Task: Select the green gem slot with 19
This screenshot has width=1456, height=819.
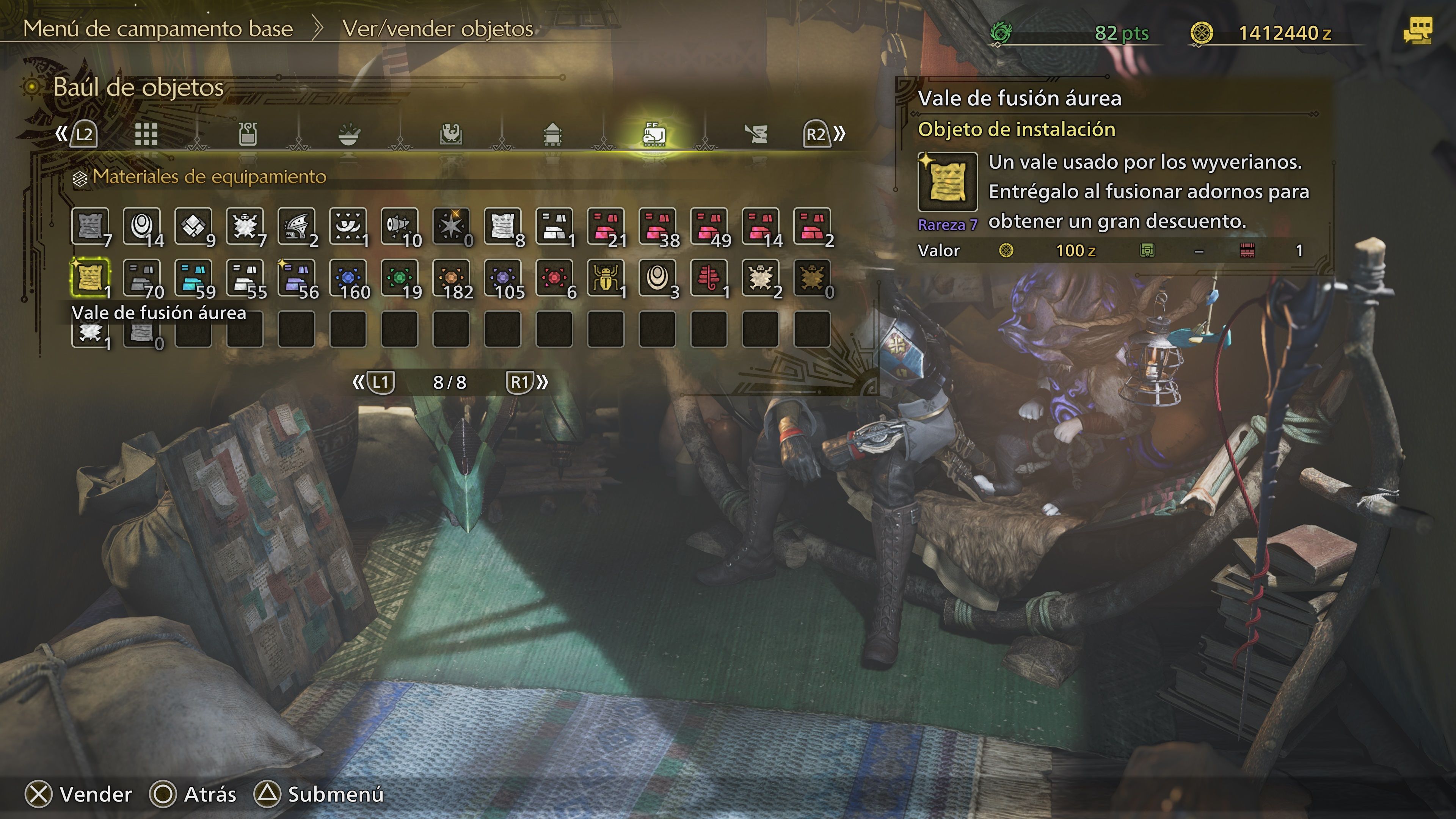Action: click(x=399, y=277)
